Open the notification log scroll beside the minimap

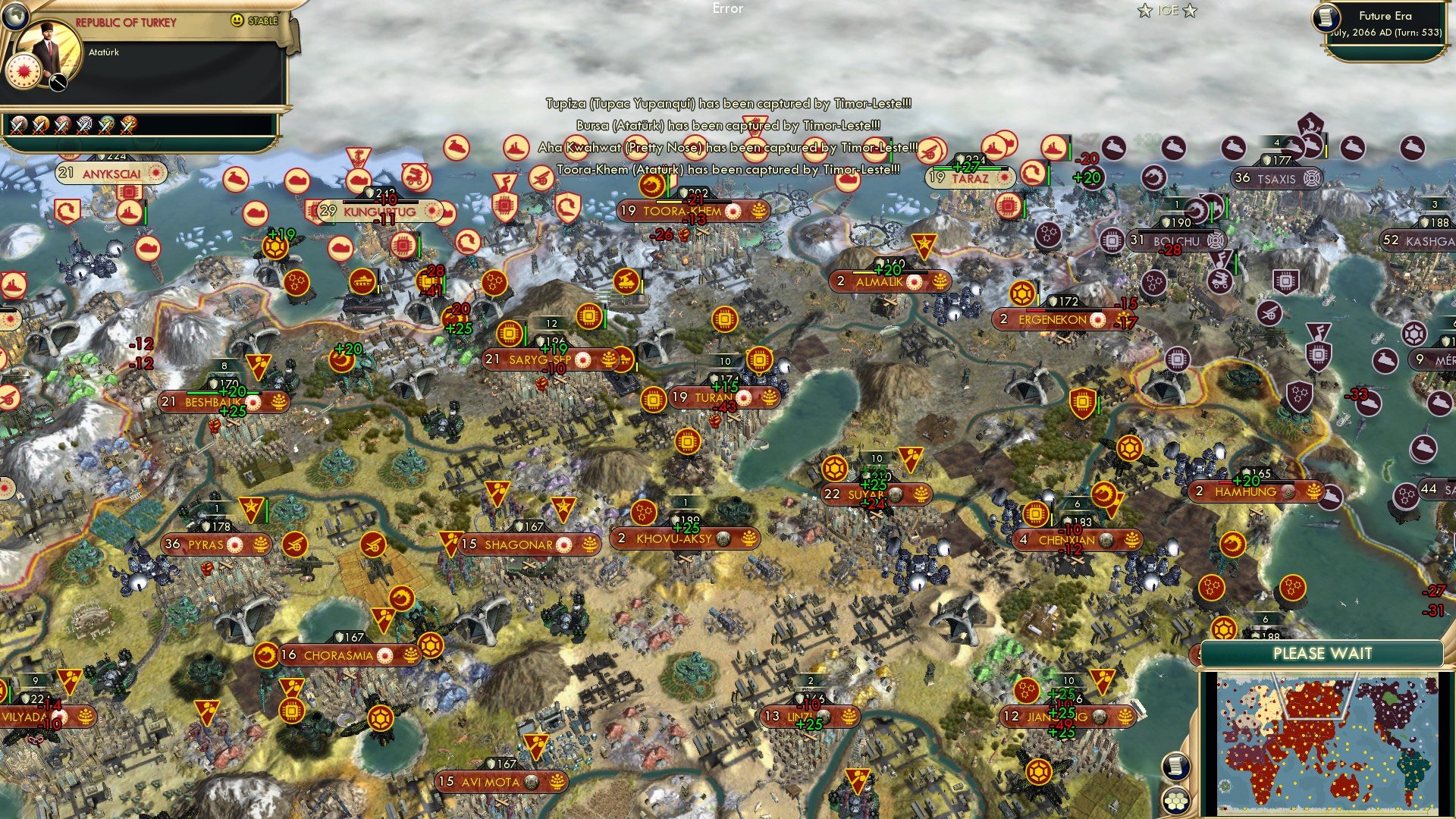point(1175,766)
